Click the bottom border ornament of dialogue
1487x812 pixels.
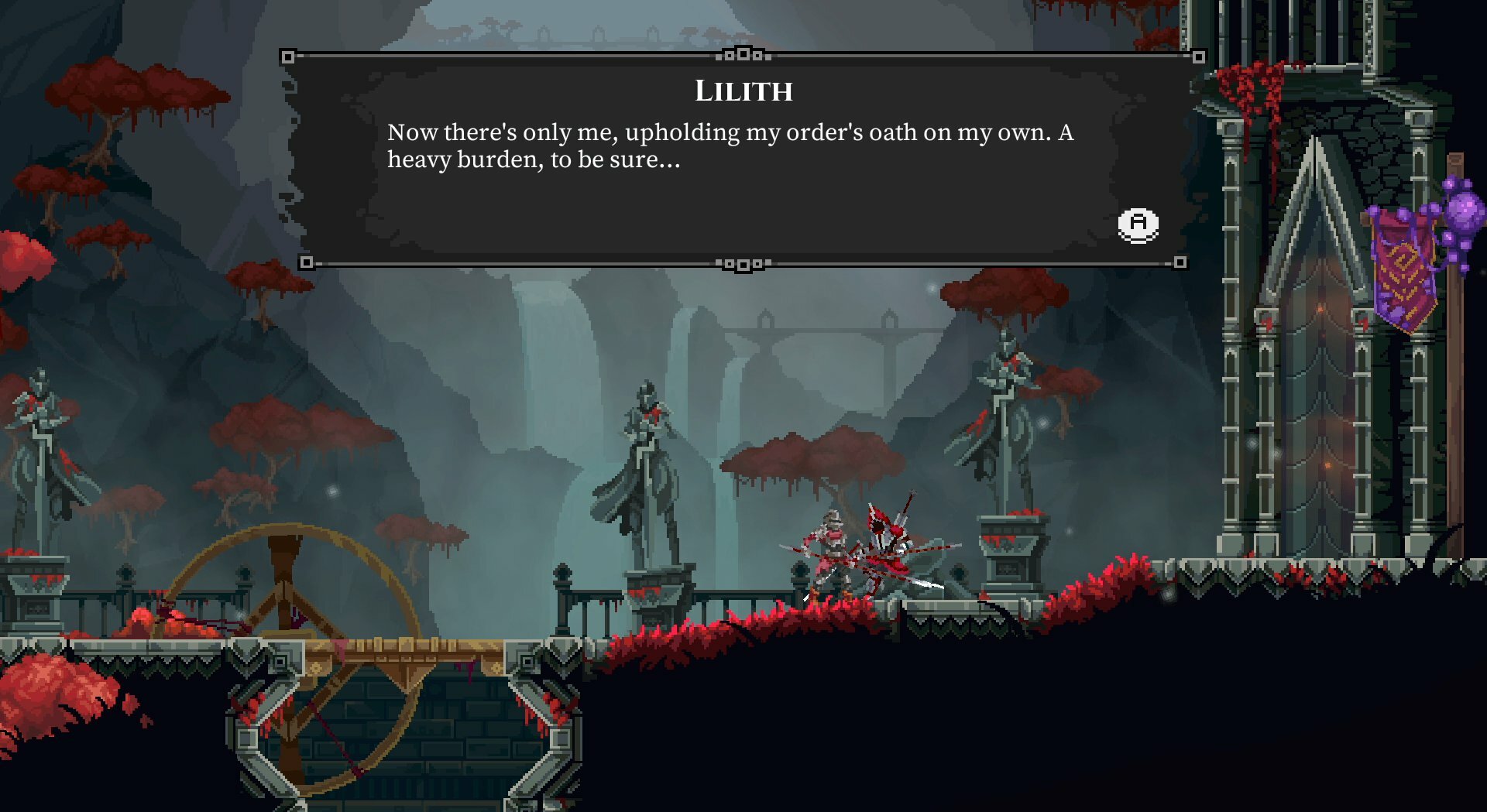tap(743, 263)
